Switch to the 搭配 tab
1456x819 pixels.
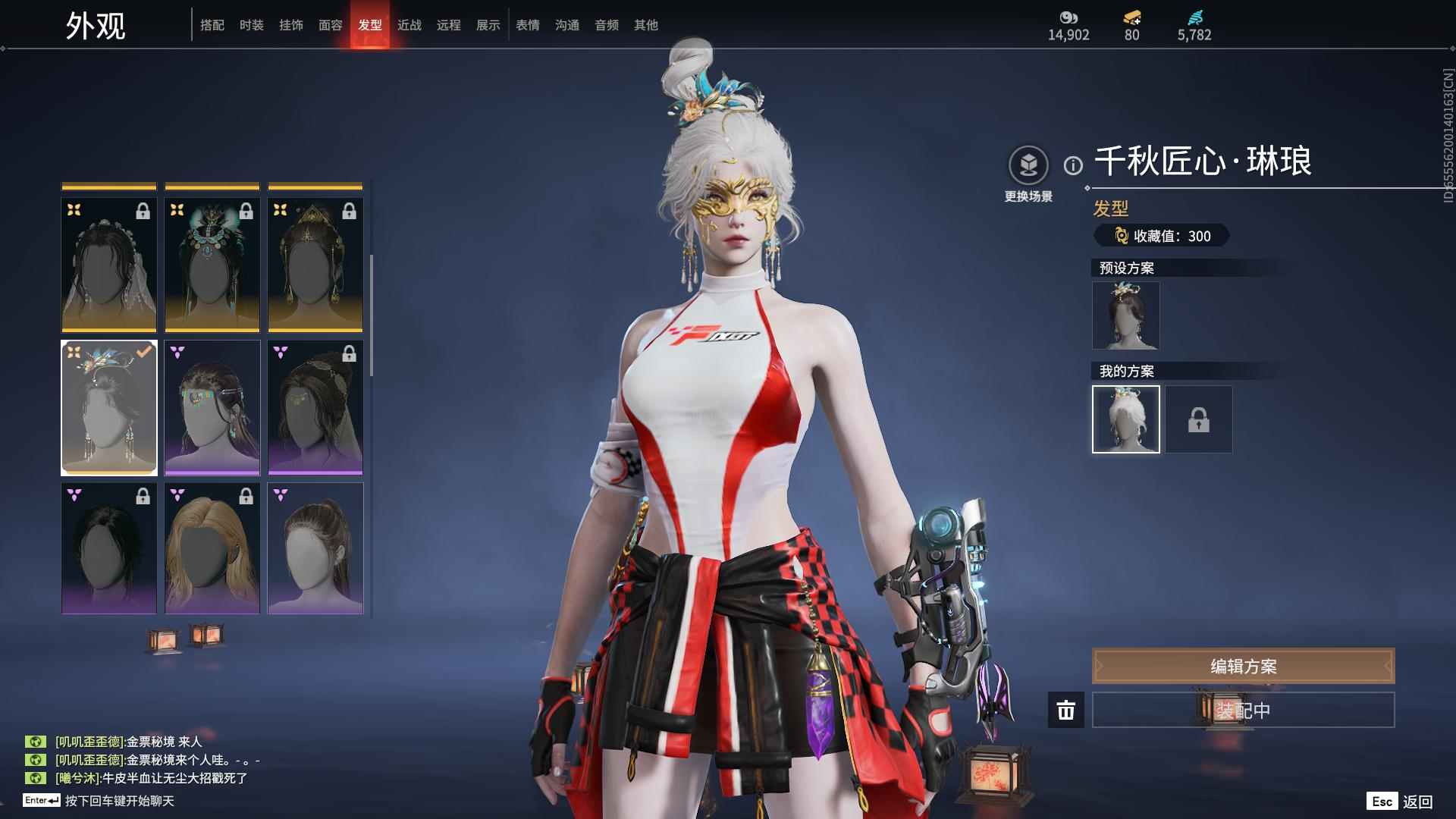coord(212,25)
